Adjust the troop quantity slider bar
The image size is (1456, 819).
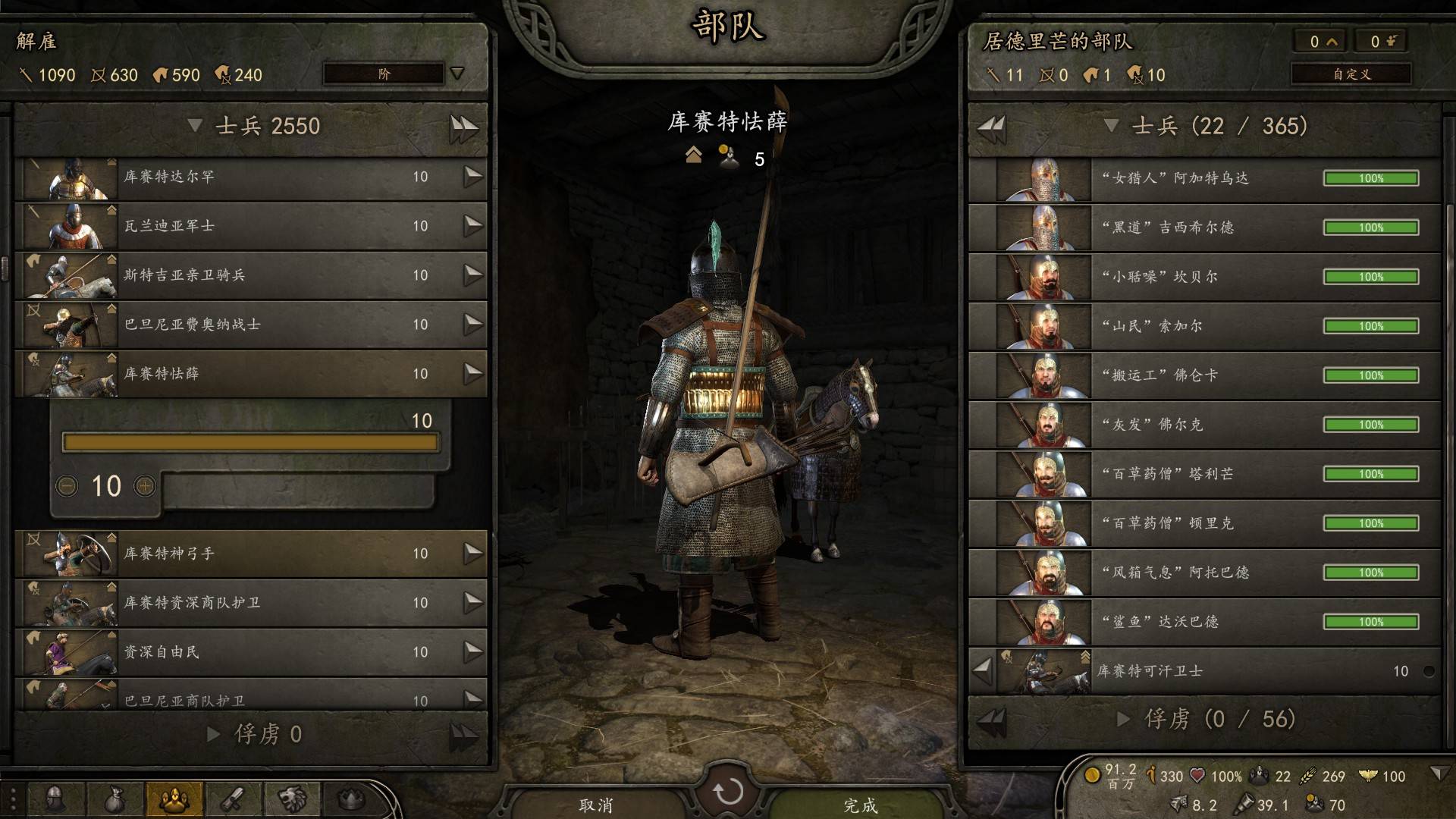point(250,443)
